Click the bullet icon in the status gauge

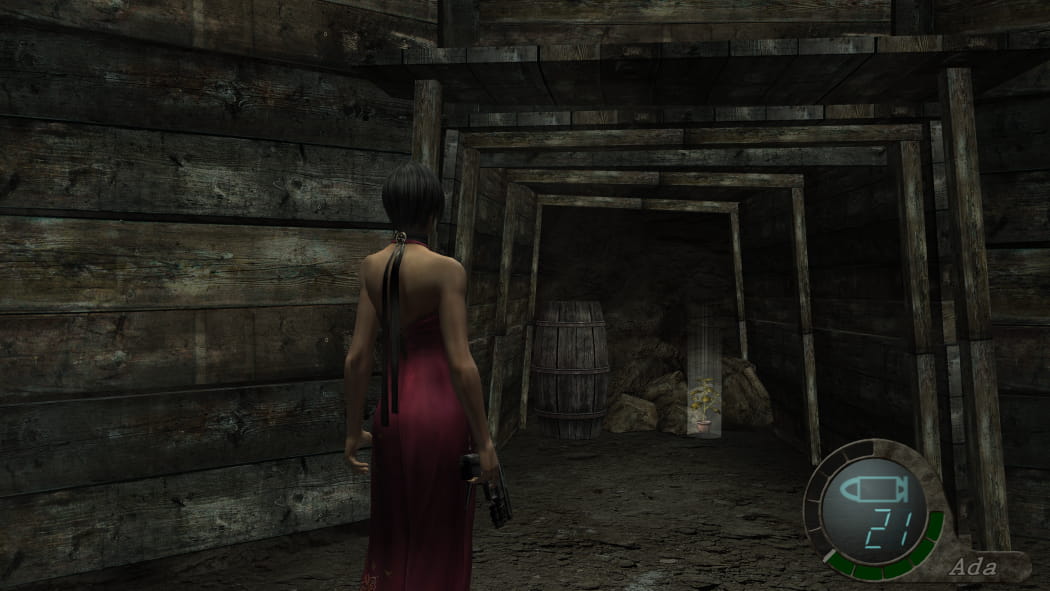[x=875, y=491]
